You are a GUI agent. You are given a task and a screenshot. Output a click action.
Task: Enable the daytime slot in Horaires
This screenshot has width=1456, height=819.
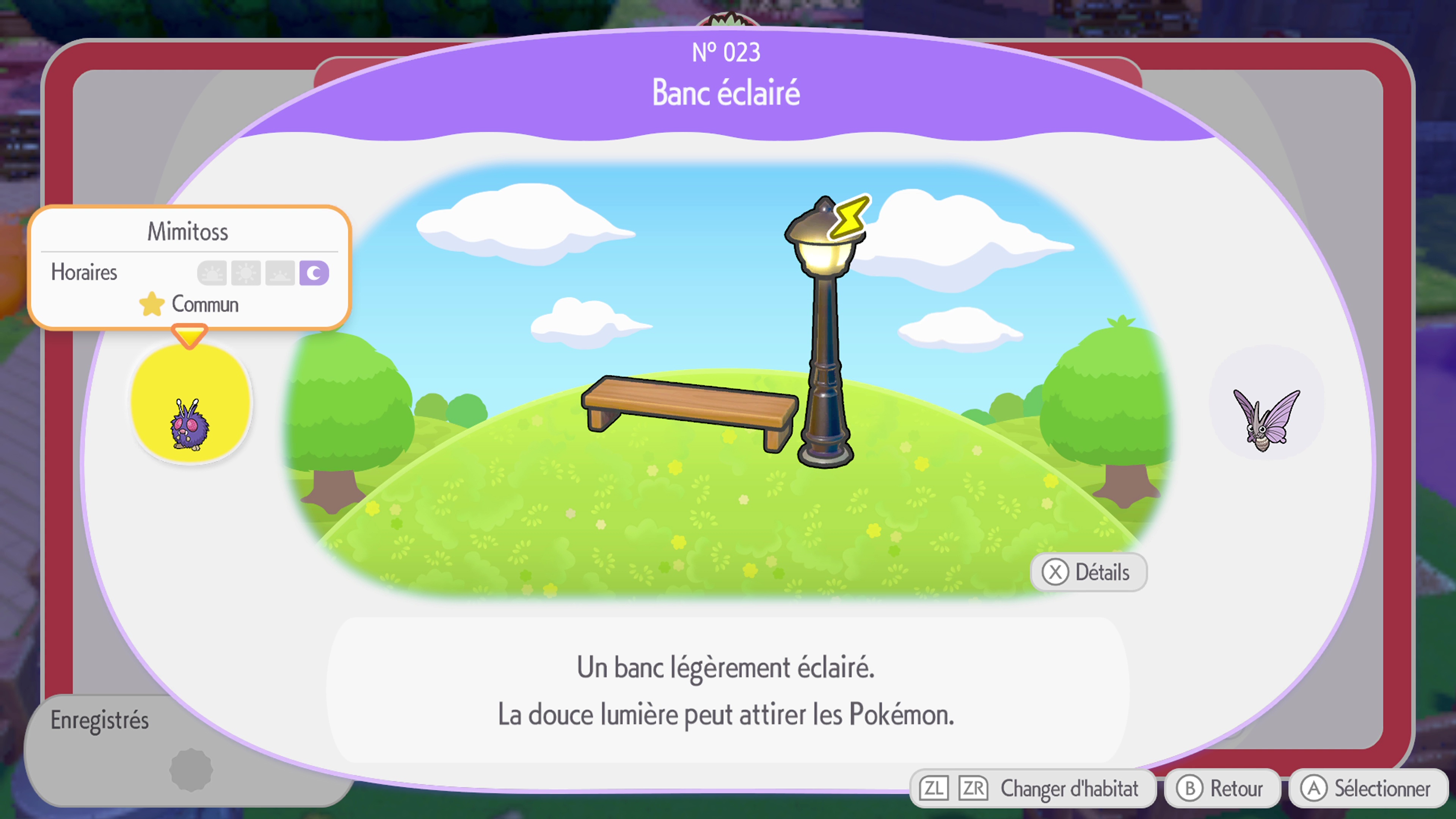tap(246, 273)
